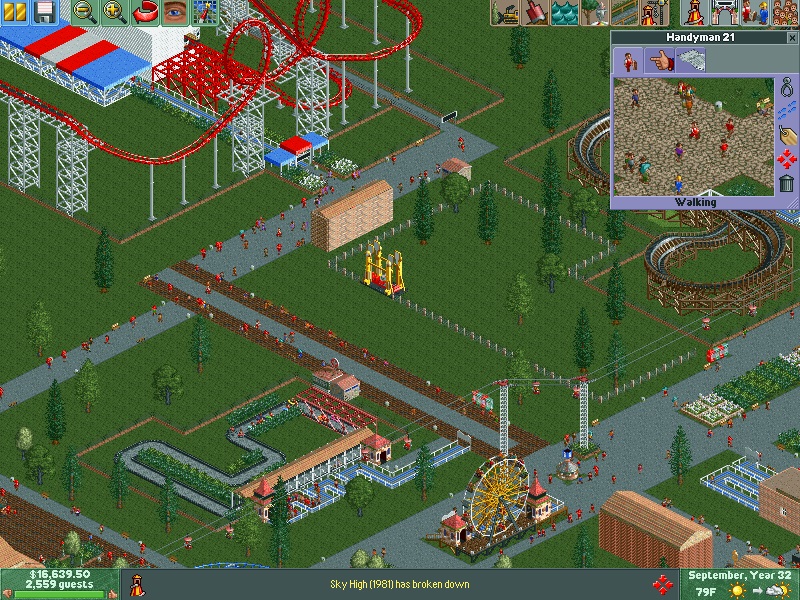Viewport: 800px width, 600px height.
Task: Choose the shovel land adjustment tool
Action: (x=537, y=12)
